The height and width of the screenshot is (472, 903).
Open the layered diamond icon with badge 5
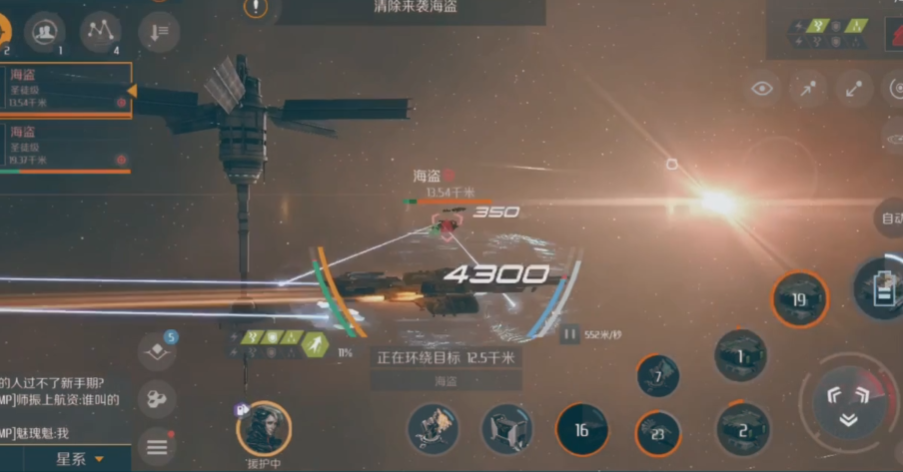[x=157, y=351]
